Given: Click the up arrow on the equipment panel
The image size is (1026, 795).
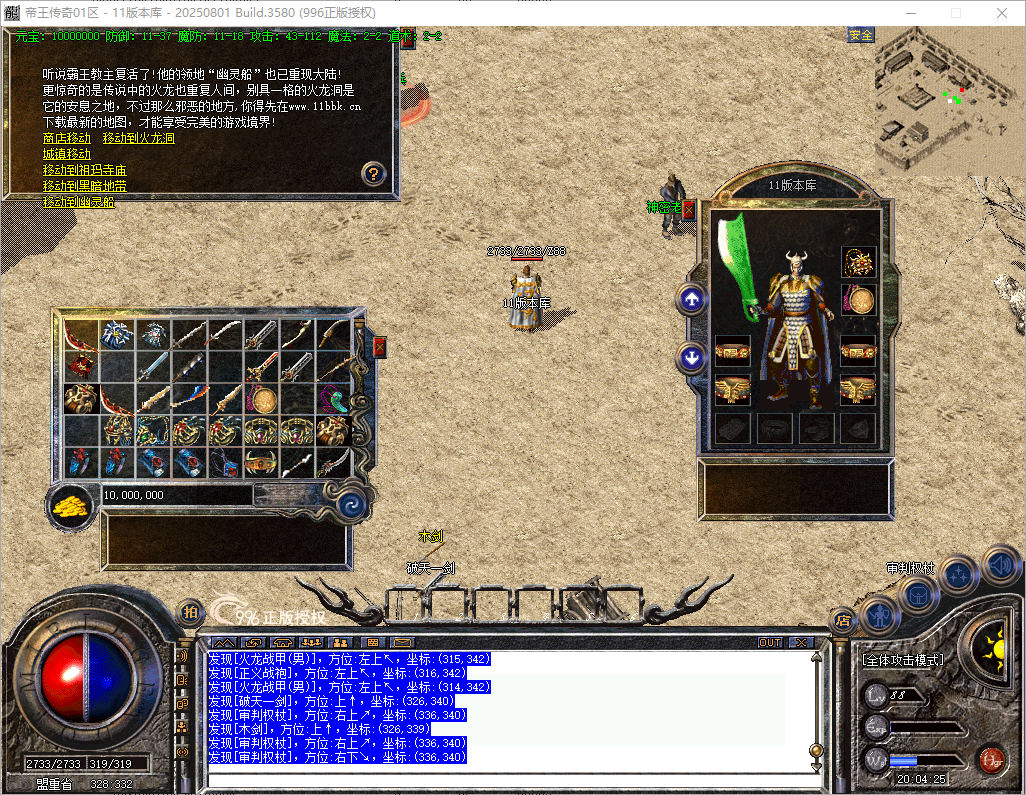Looking at the screenshot, I should [691, 298].
